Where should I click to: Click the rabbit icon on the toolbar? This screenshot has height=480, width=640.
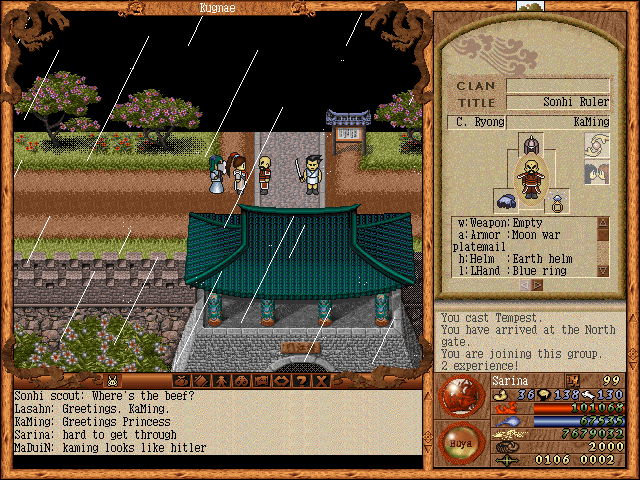click(x=113, y=380)
